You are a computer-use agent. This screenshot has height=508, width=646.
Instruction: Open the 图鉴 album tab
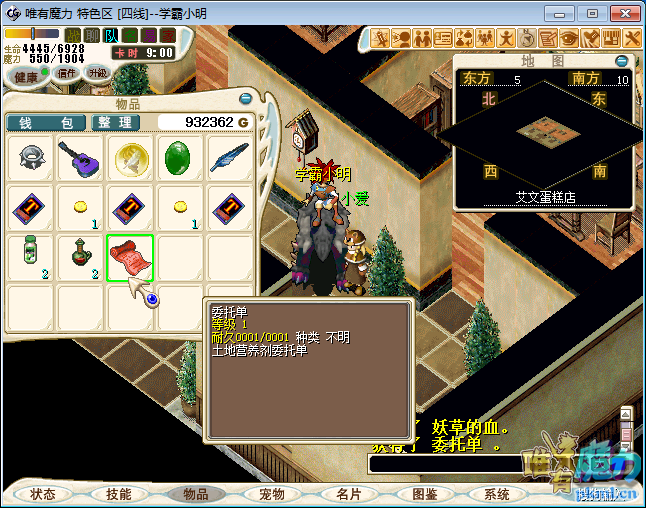click(424, 494)
